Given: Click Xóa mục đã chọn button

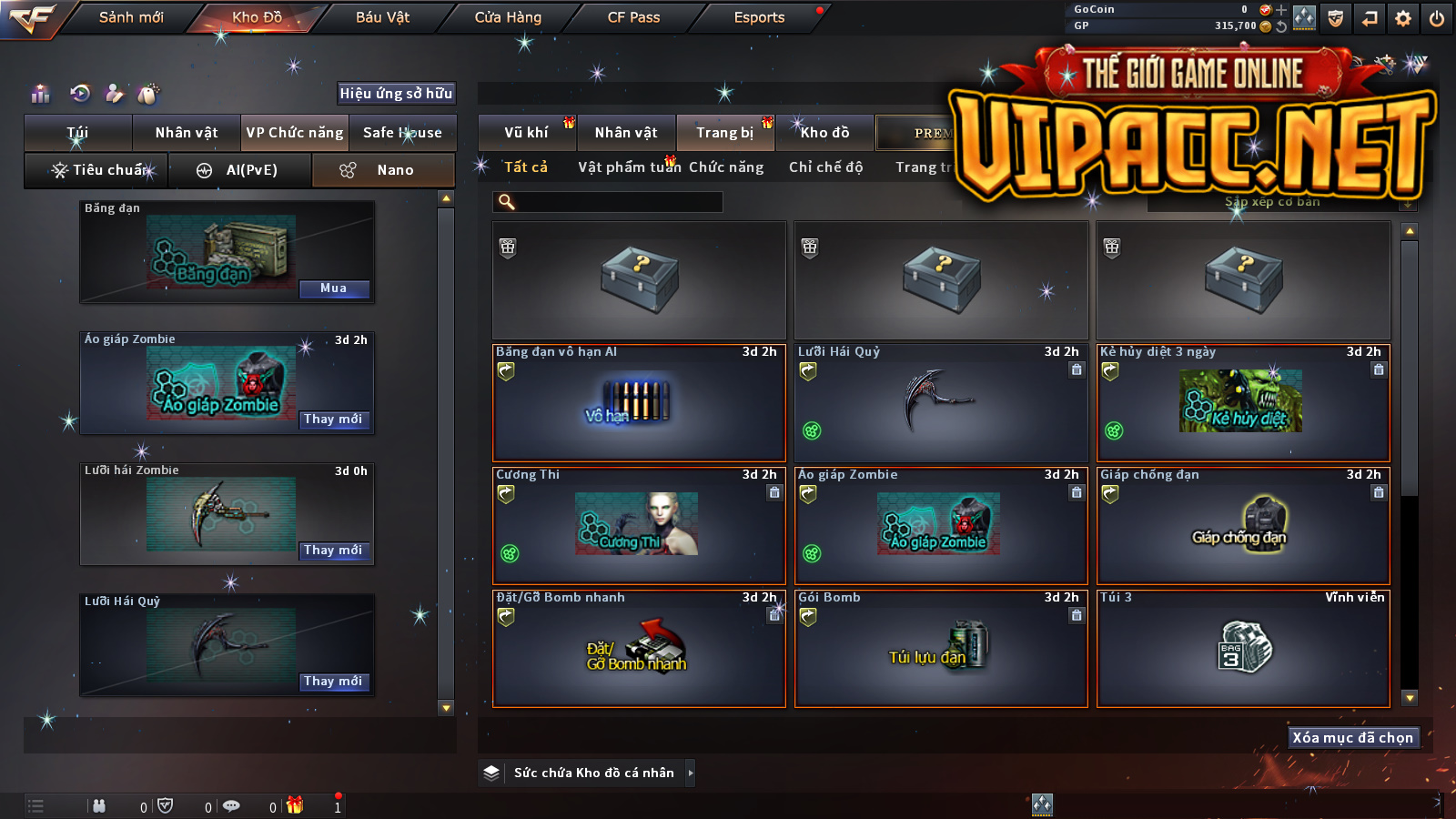Looking at the screenshot, I should 1353,738.
